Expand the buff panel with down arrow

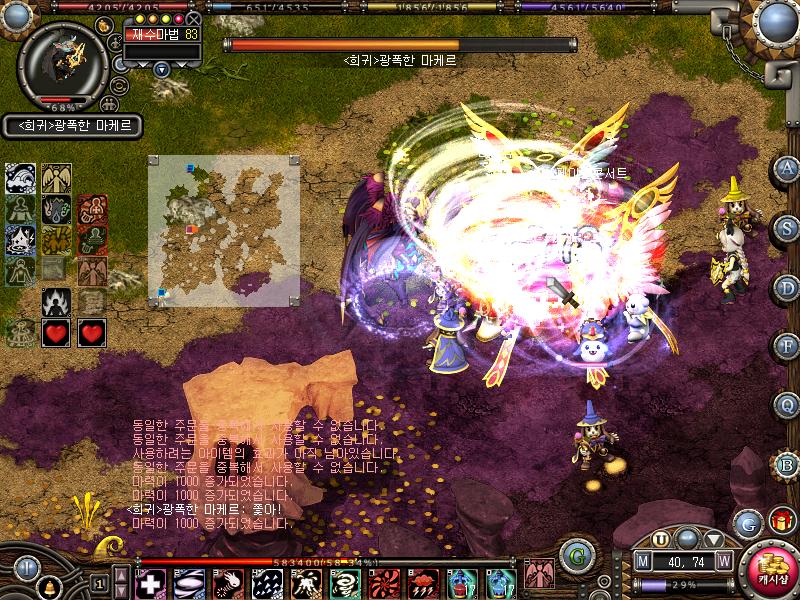pos(162,69)
